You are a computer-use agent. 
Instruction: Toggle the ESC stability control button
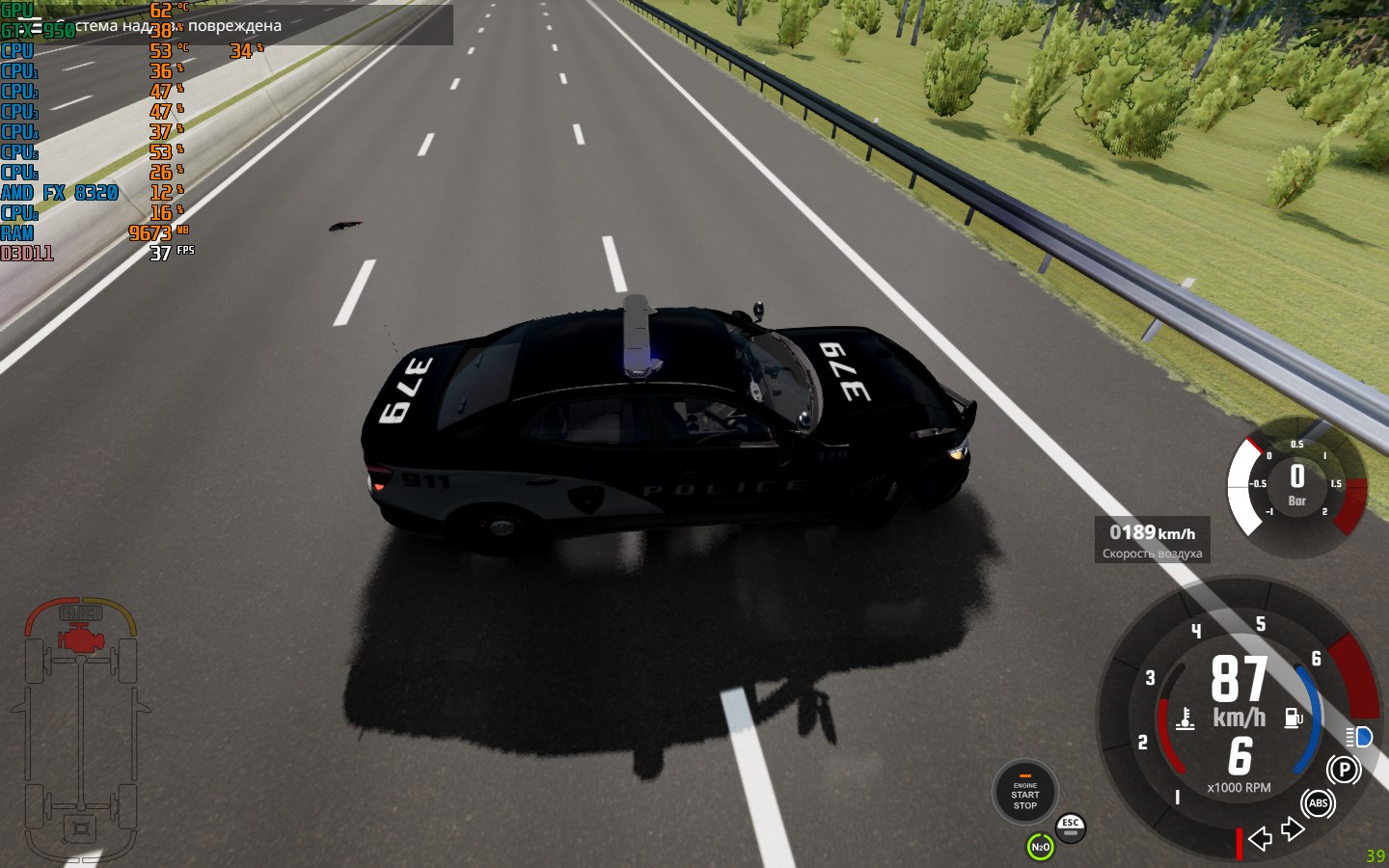(x=1071, y=827)
